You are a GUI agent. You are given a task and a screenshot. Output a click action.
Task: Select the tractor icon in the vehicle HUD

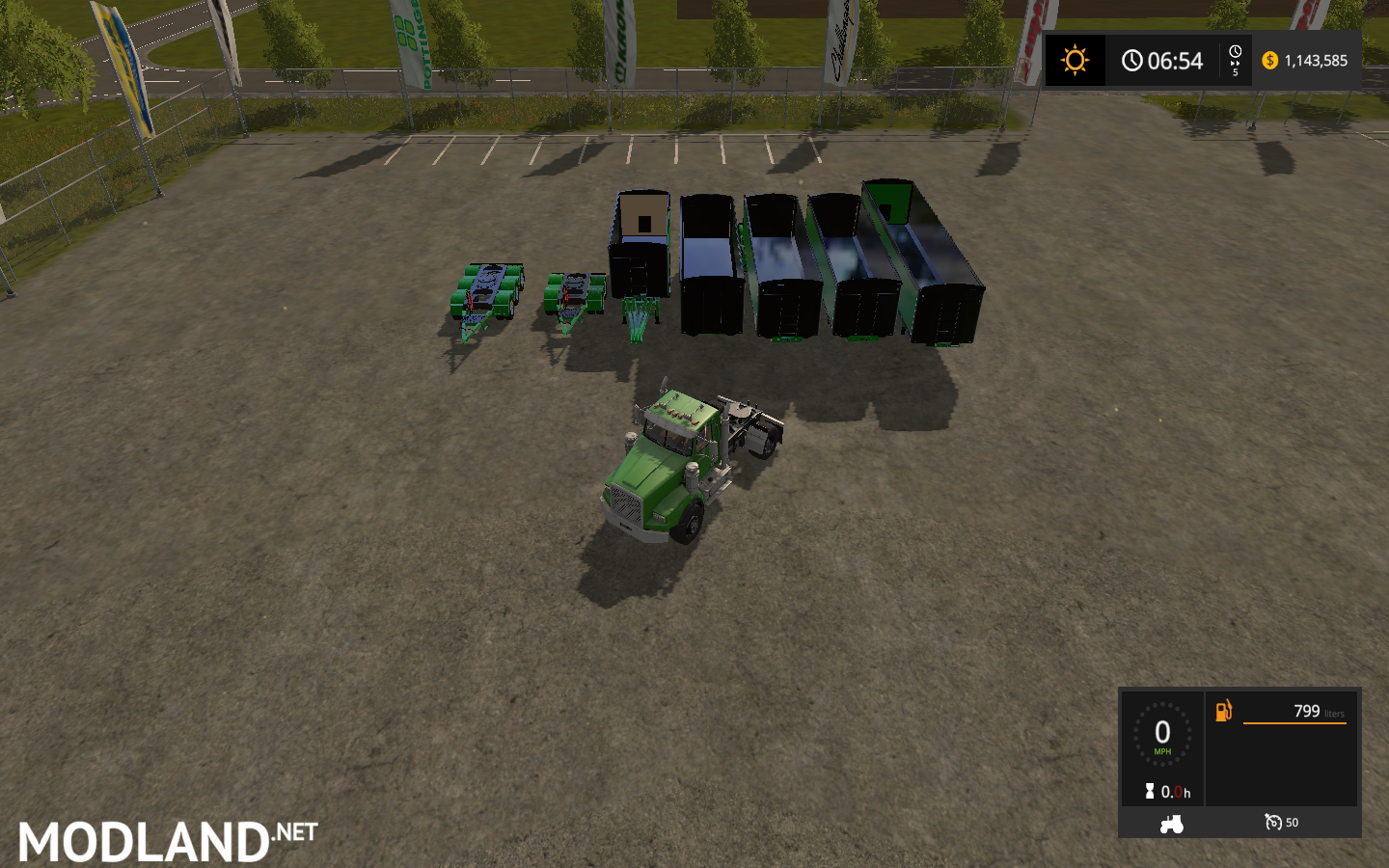point(1170,825)
